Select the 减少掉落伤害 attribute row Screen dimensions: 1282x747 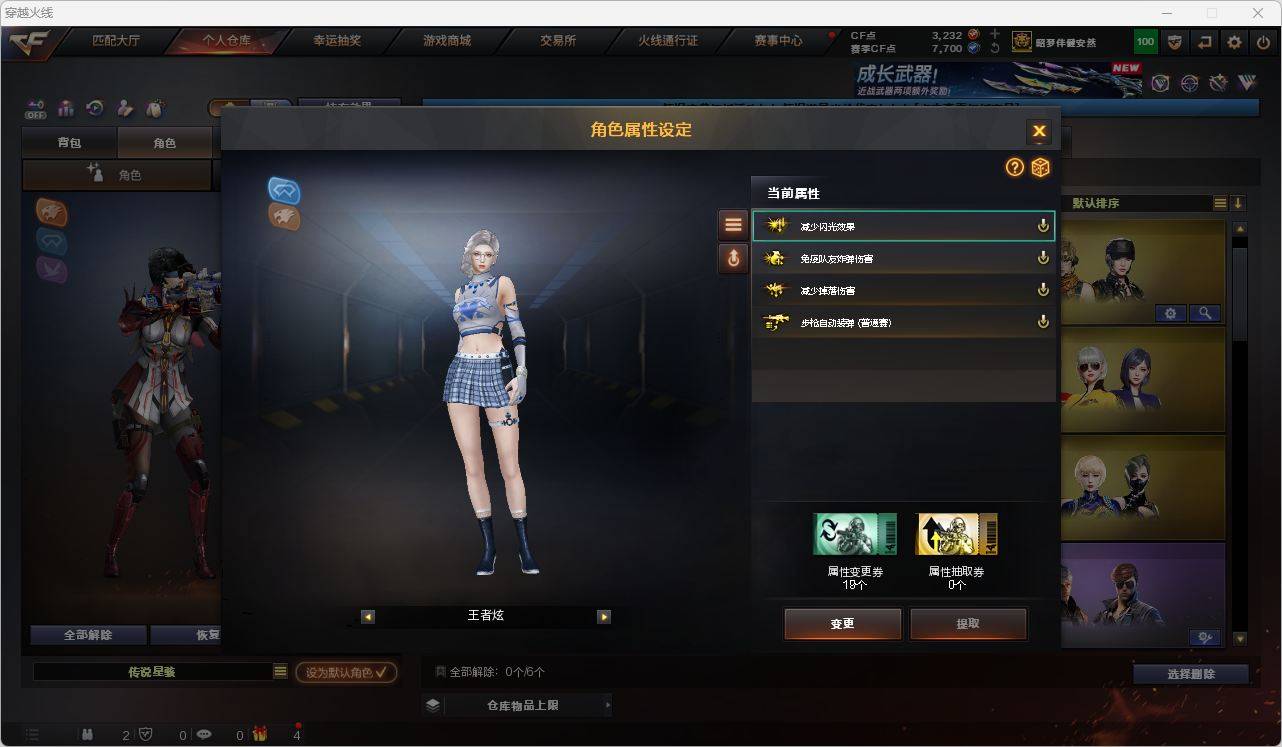click(900, 290)
